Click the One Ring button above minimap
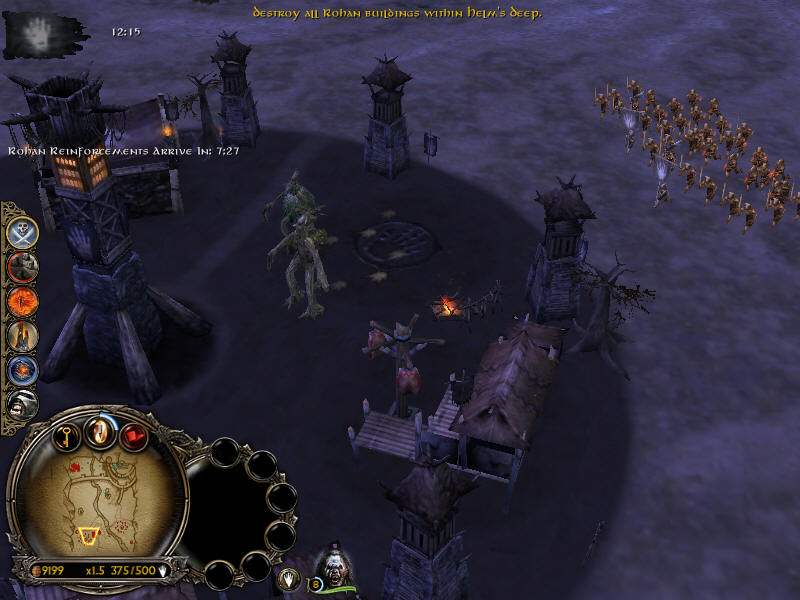 (100, 432)
